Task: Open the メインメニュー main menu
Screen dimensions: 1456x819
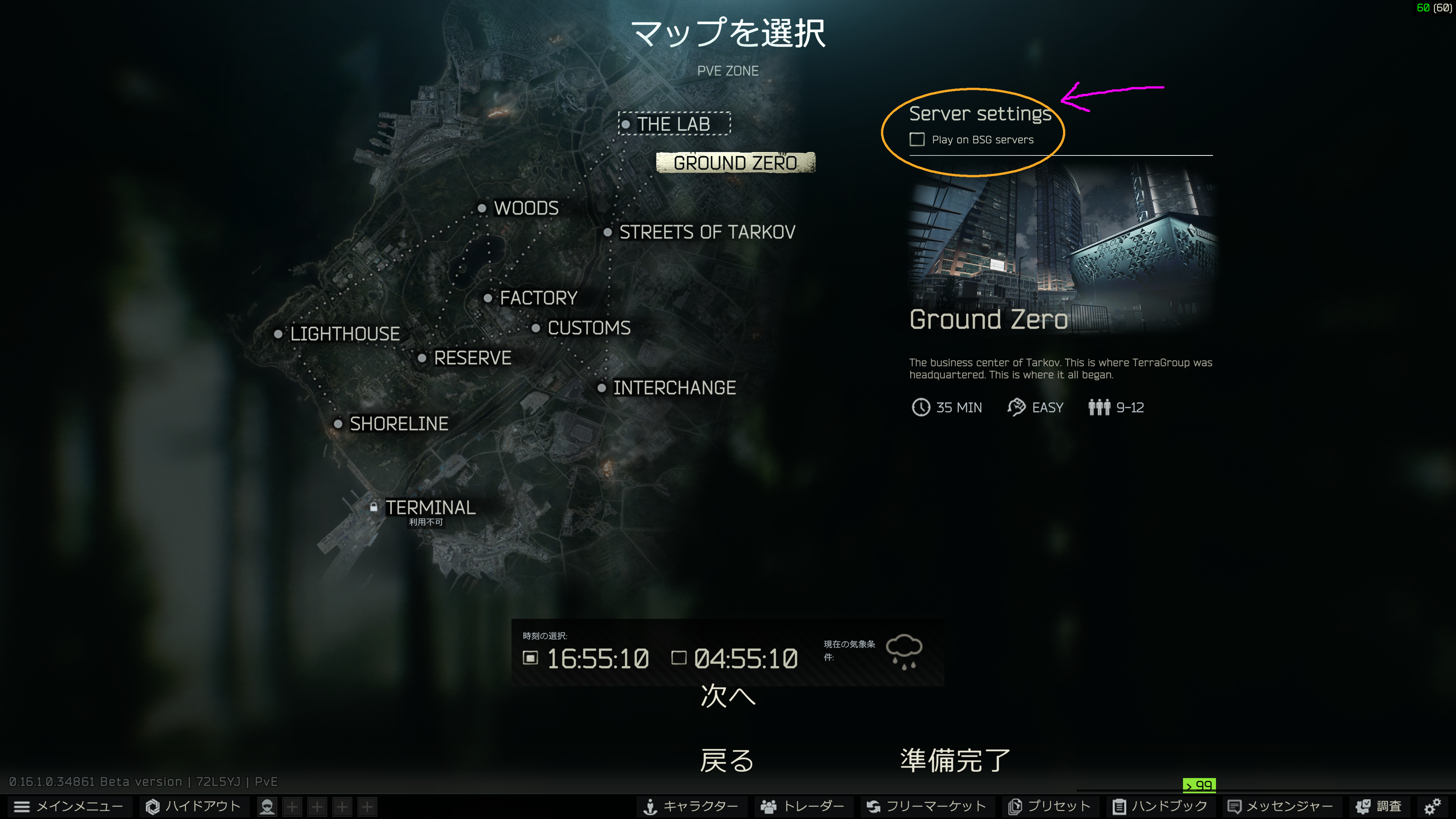Action: 69,806
